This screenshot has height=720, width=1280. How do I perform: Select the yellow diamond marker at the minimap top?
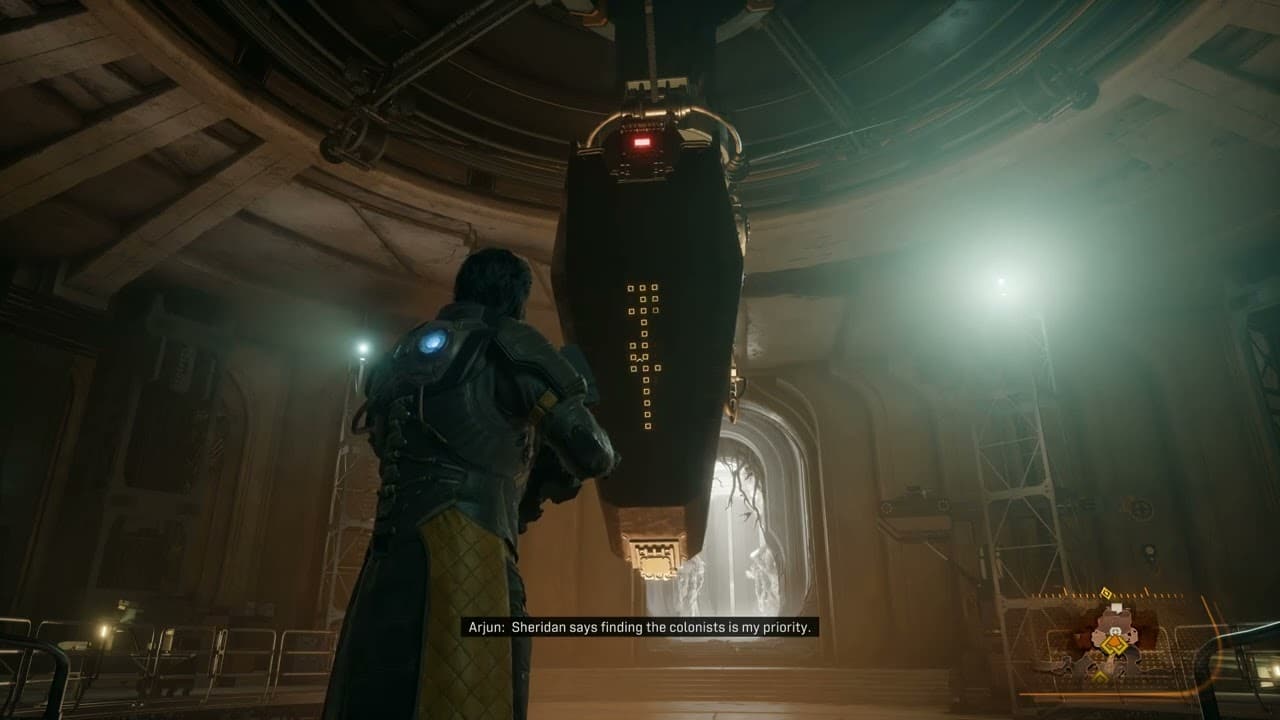pos(1106,592)
